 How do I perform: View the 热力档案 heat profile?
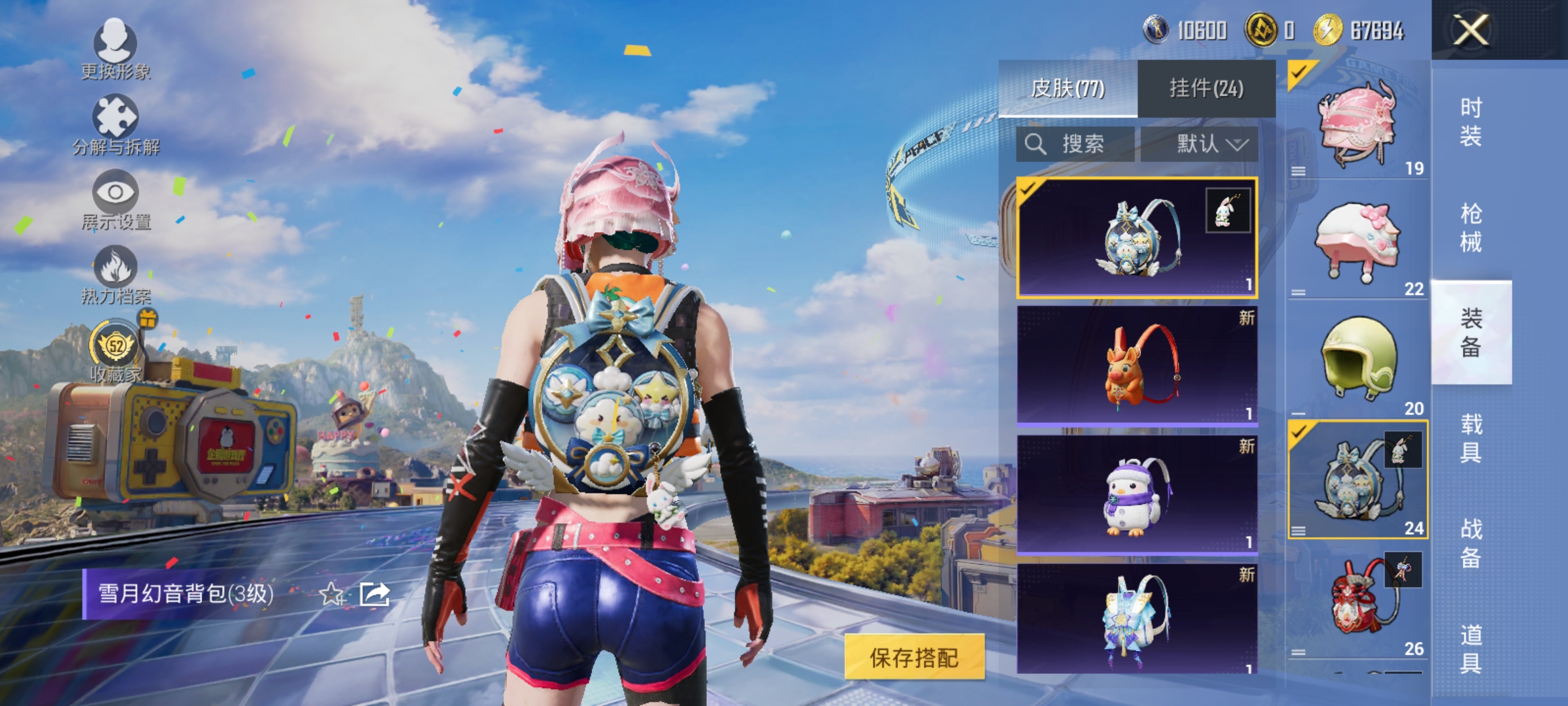(116, 273)
